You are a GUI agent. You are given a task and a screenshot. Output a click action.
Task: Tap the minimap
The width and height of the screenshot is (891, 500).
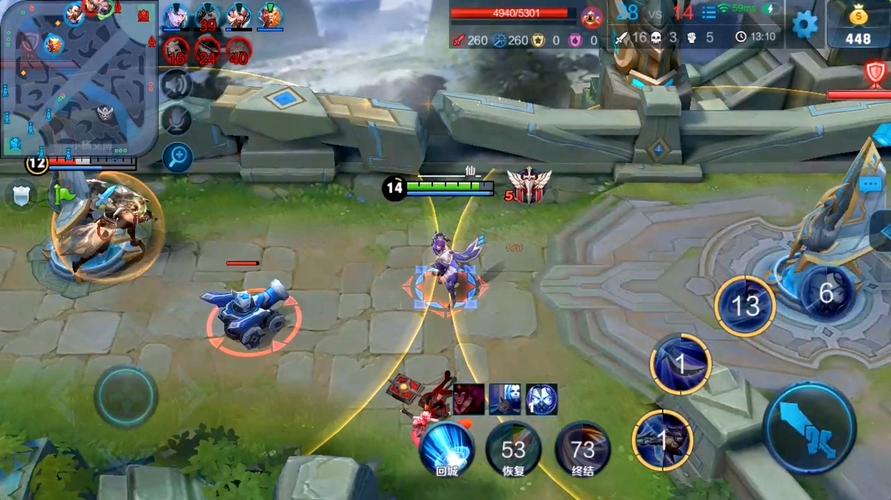77,77
